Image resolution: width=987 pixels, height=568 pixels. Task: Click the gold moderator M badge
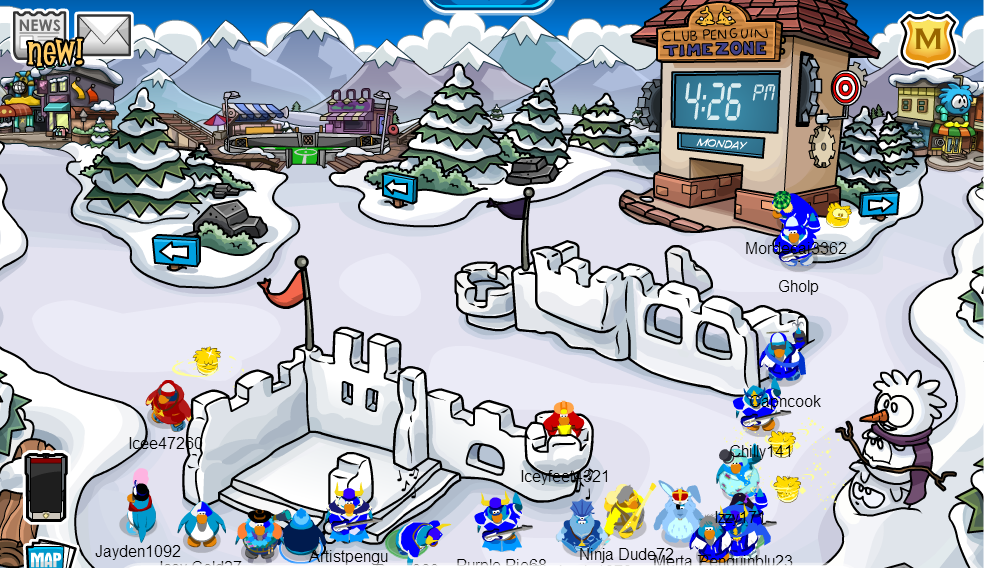pos(927,40)
